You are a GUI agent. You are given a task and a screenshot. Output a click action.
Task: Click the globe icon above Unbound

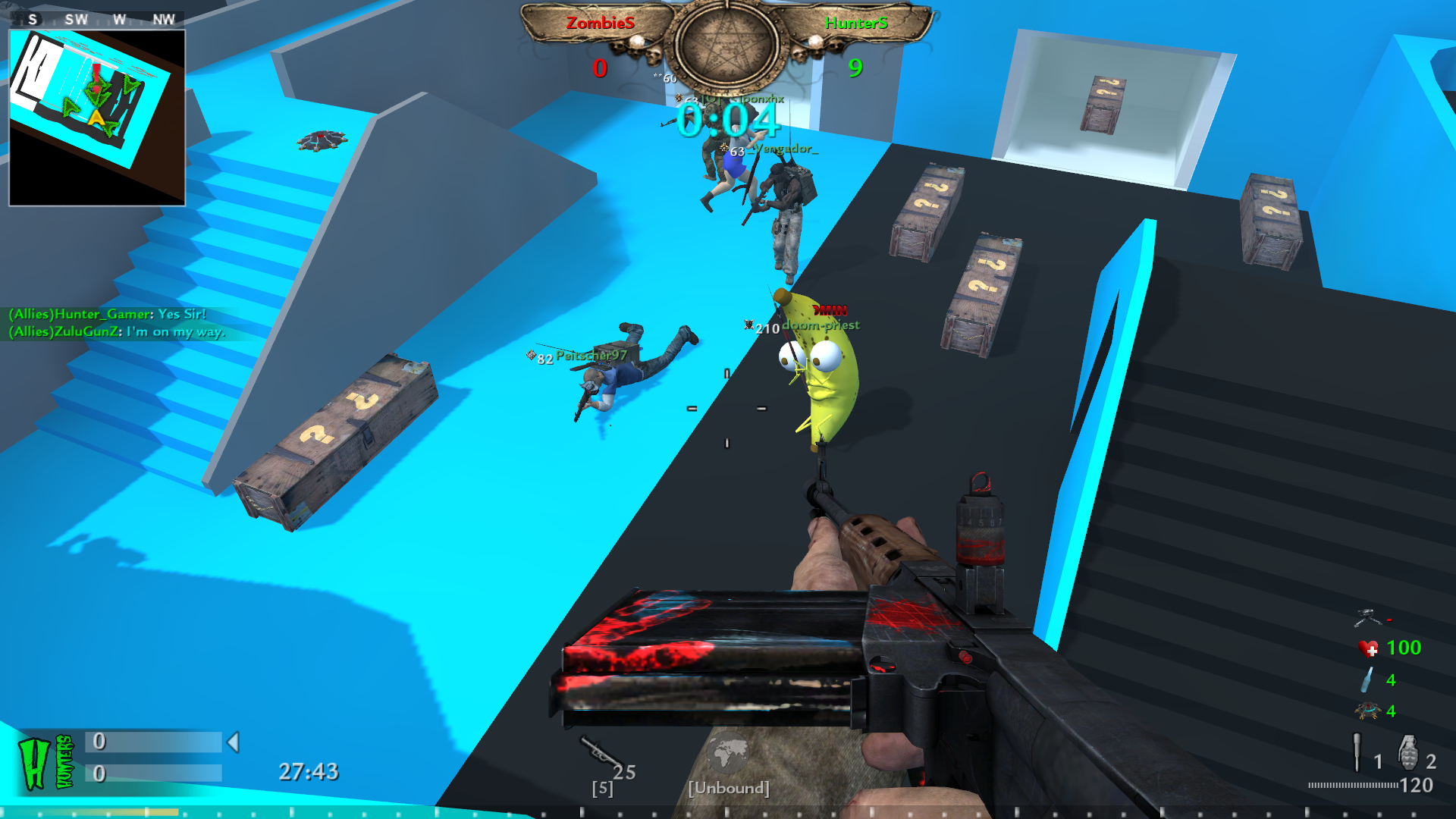tap(727, 754)
